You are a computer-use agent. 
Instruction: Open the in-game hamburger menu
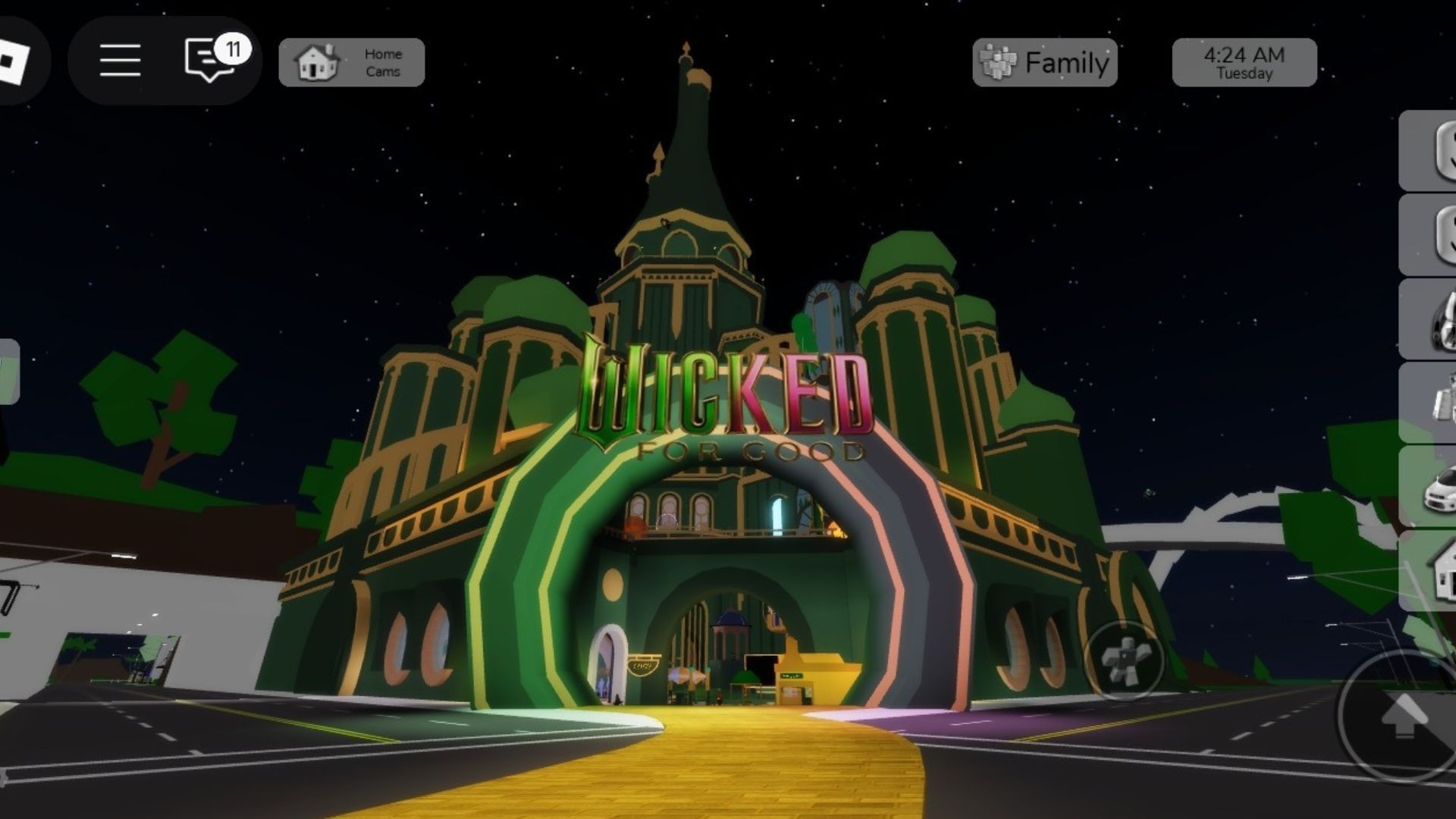[x=119, y=61]
